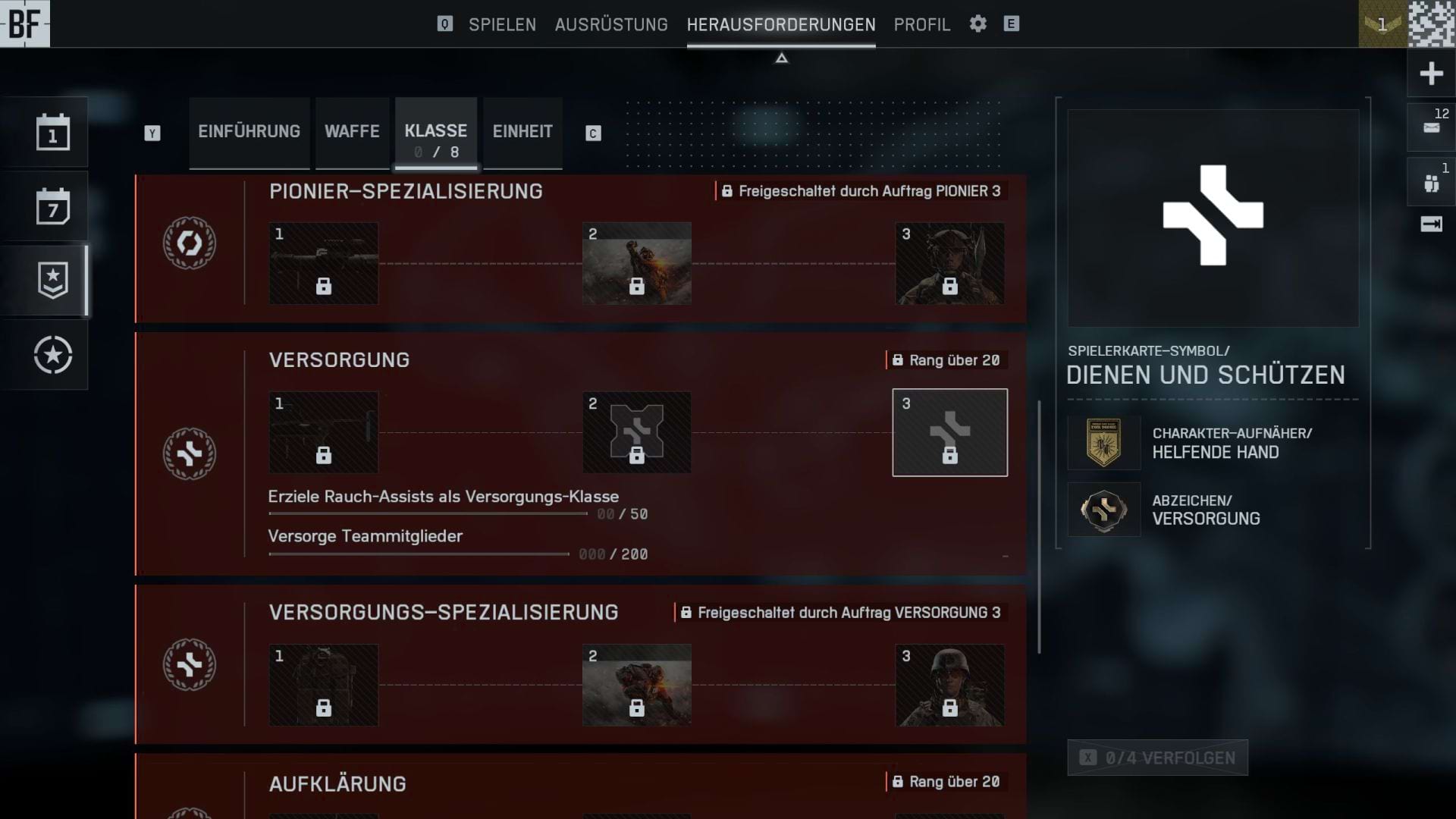Click the skip arrow icon below the squad icon
This screenshot has height=819, width=1456.
(x=1429, y=222)
